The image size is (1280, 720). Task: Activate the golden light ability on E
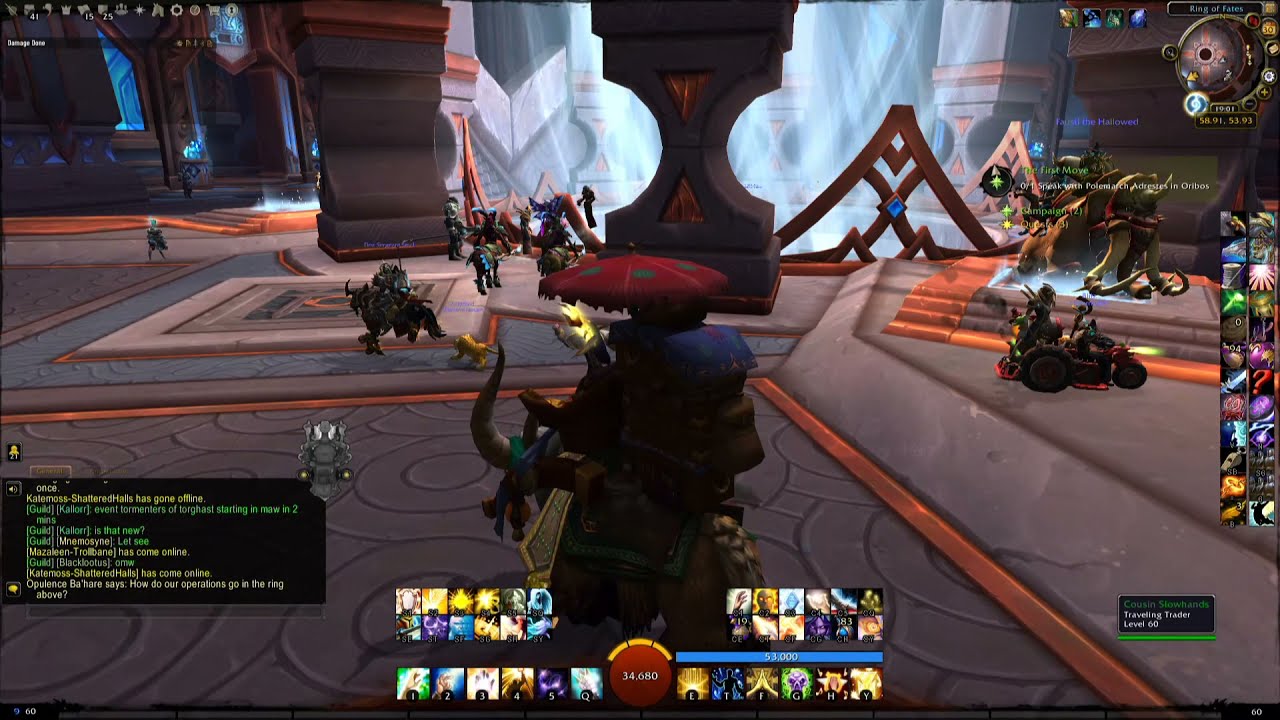(x=692, y=683)
